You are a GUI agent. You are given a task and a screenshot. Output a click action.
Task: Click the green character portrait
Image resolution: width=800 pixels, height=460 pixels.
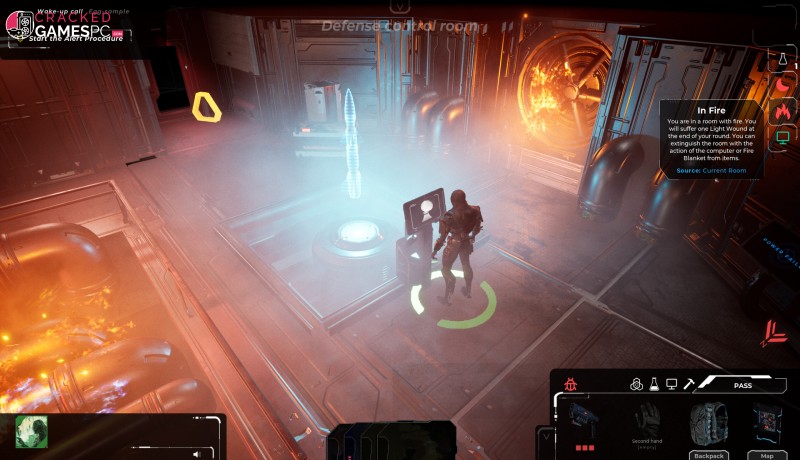click(32, 431)
